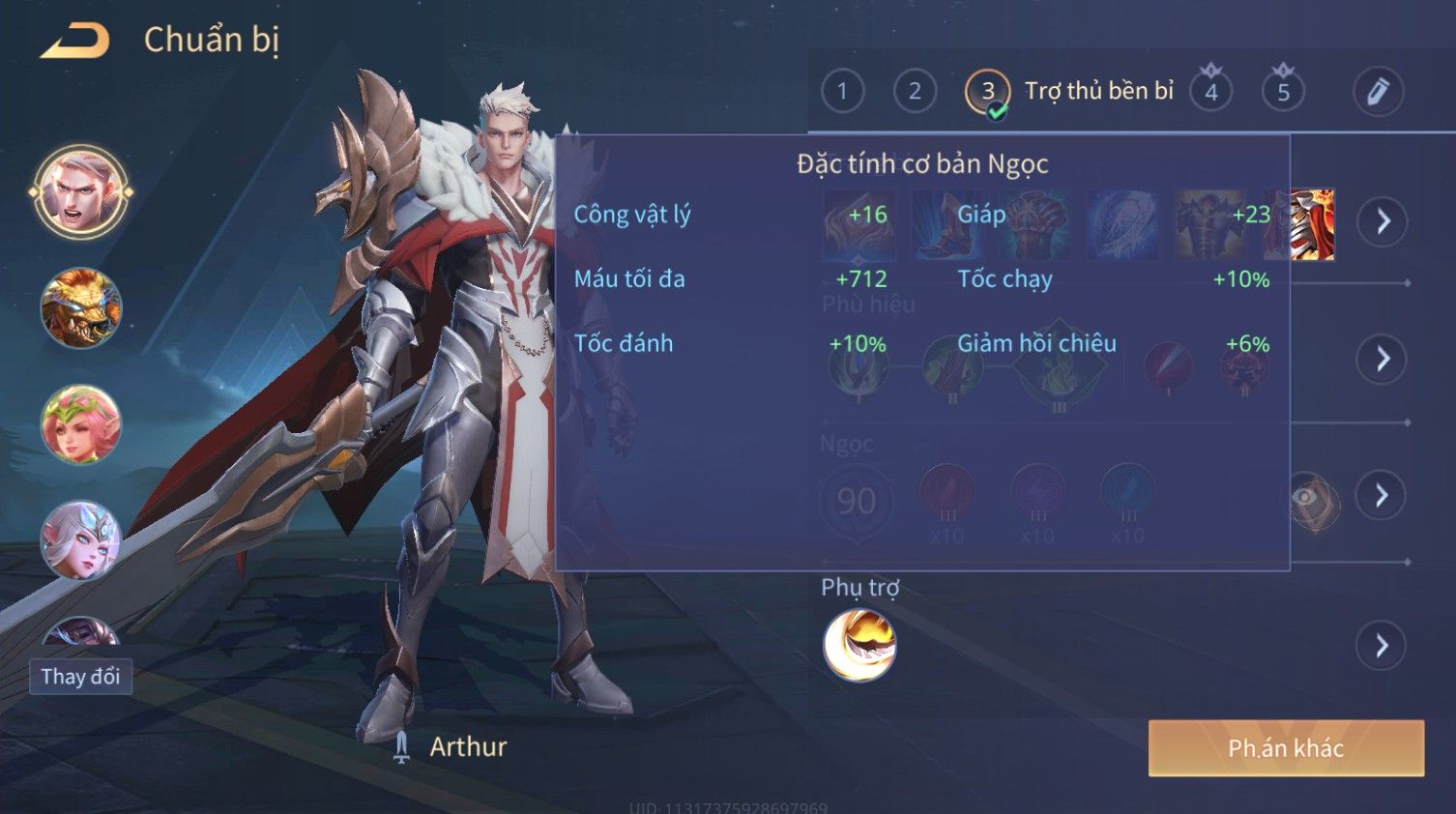The height and width of the screenshot is (814, 1456).
Task: Click the Phán khác button
Action: (x=1286, y=748)
